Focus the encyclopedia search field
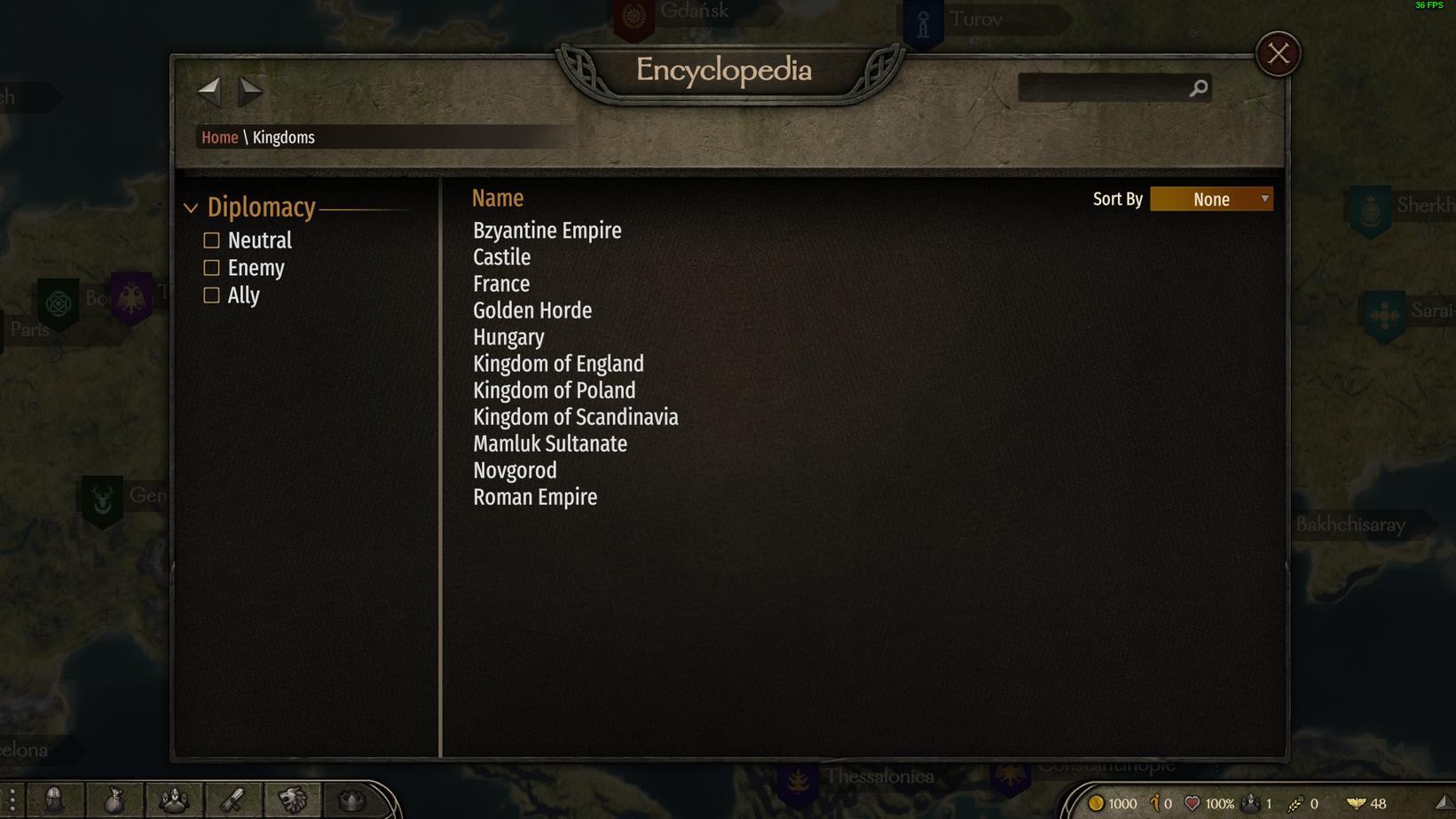Viewport: 1456px width, 819px height. click(1103, 88)
